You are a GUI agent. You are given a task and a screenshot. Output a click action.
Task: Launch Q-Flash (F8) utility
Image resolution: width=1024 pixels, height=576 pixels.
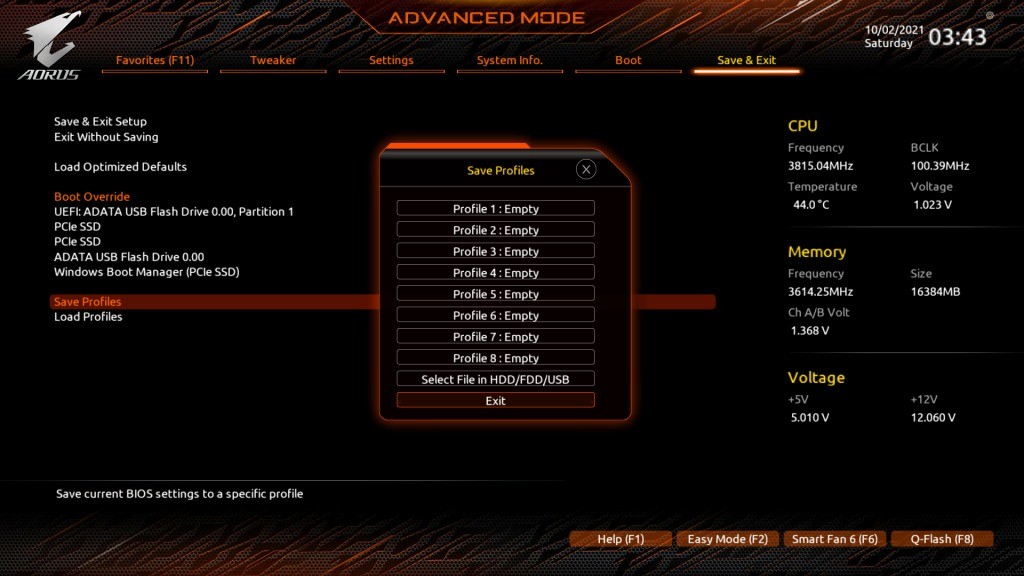click(x=942, y=539)
